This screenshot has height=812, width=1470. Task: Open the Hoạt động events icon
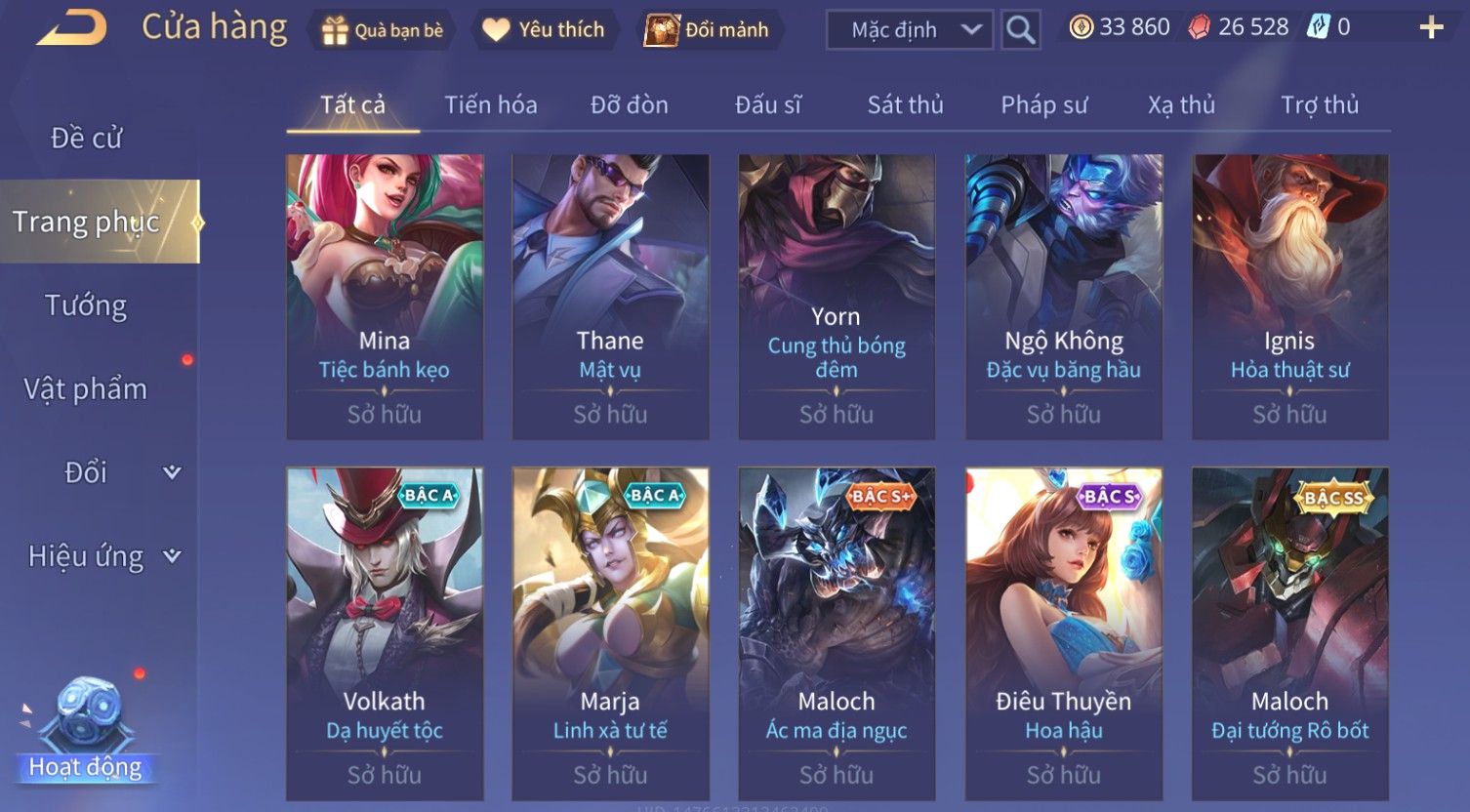(x=86, y=732)
